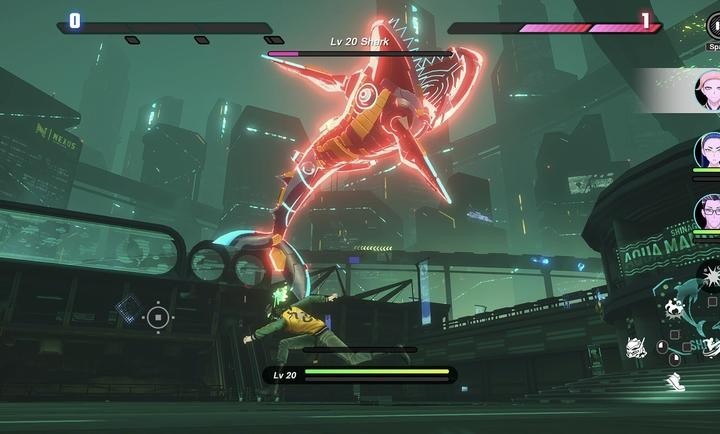Switch to the pink-haired character portrait
This screenshot has width=720, height=434.
coord(707,92)
